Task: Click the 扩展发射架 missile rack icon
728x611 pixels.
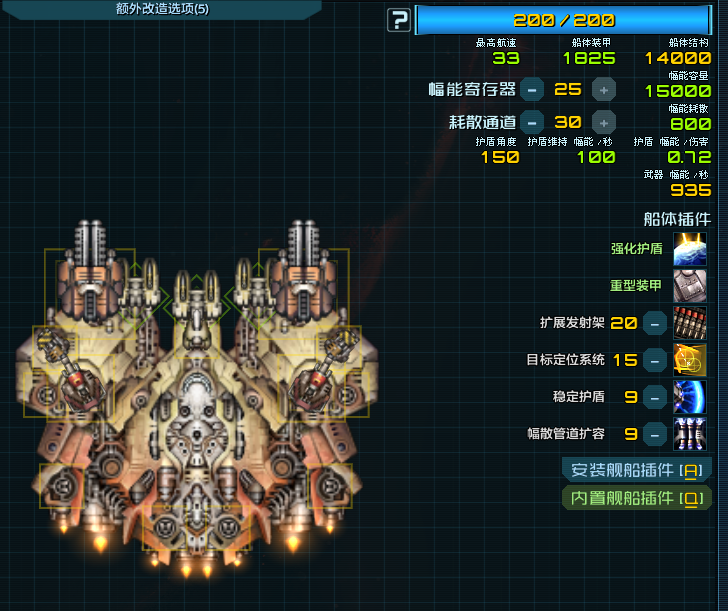Action: click(690, 323)
